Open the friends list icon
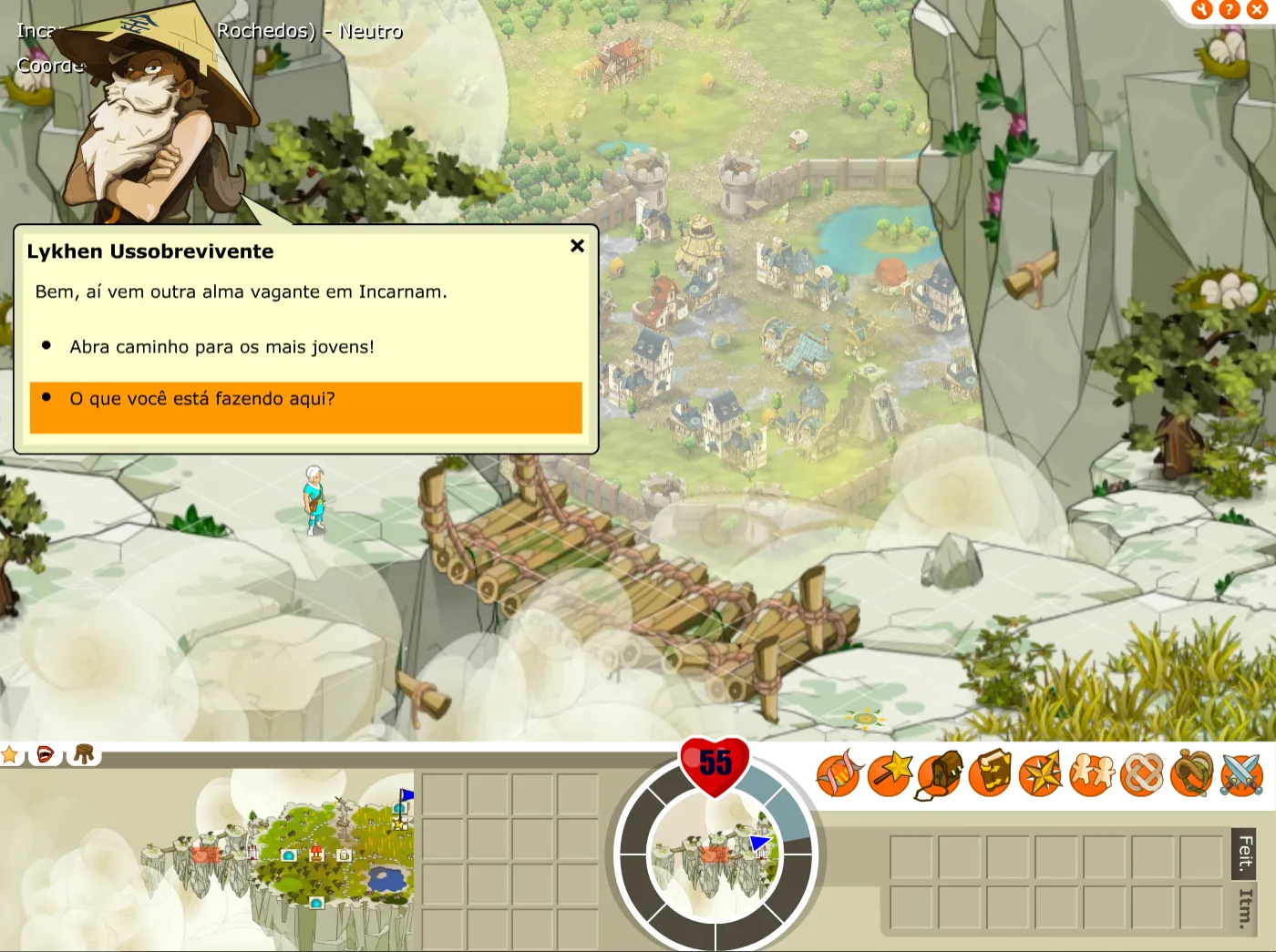 coord(1091,774)
